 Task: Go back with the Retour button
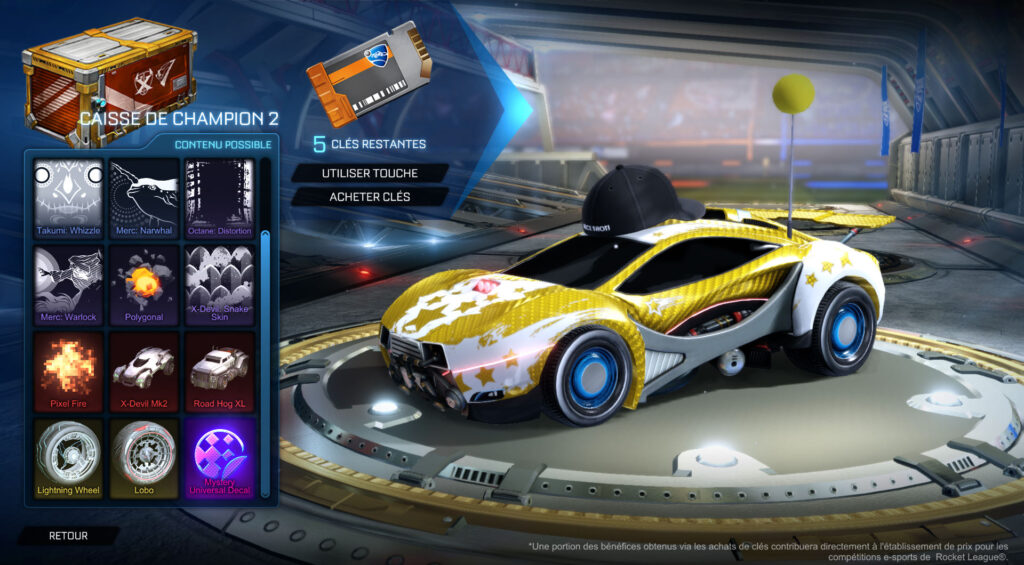tap(68, 536)
